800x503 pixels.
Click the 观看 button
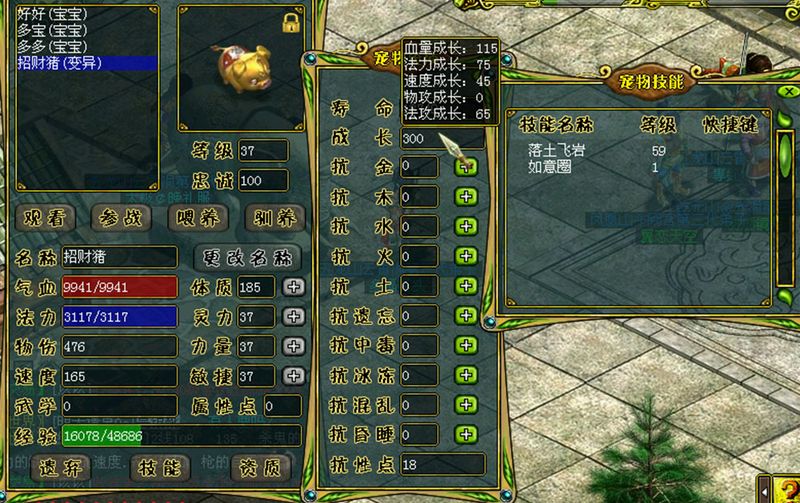click(x=47, y=218)
